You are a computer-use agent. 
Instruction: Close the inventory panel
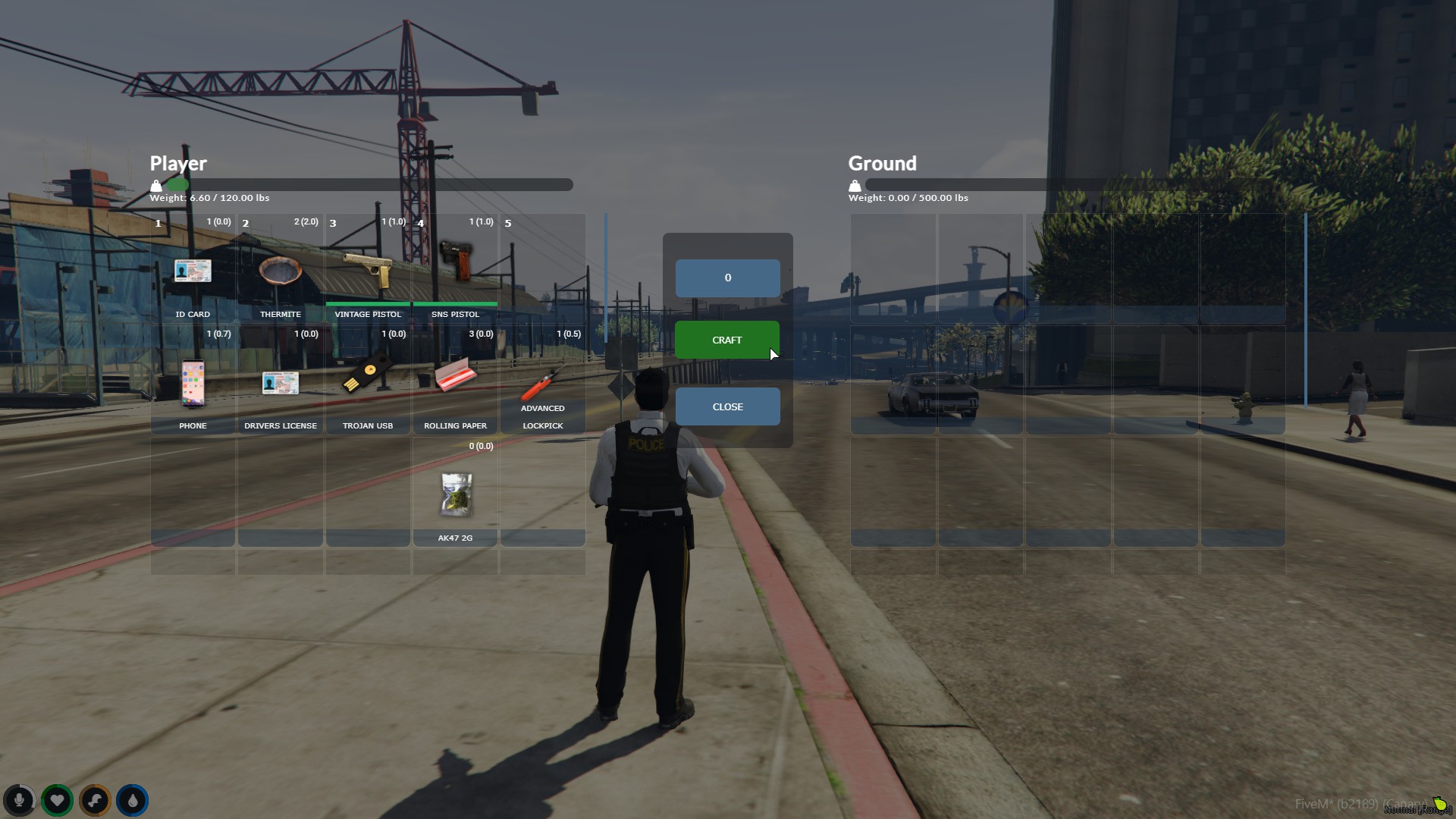(x=727, y=406)
